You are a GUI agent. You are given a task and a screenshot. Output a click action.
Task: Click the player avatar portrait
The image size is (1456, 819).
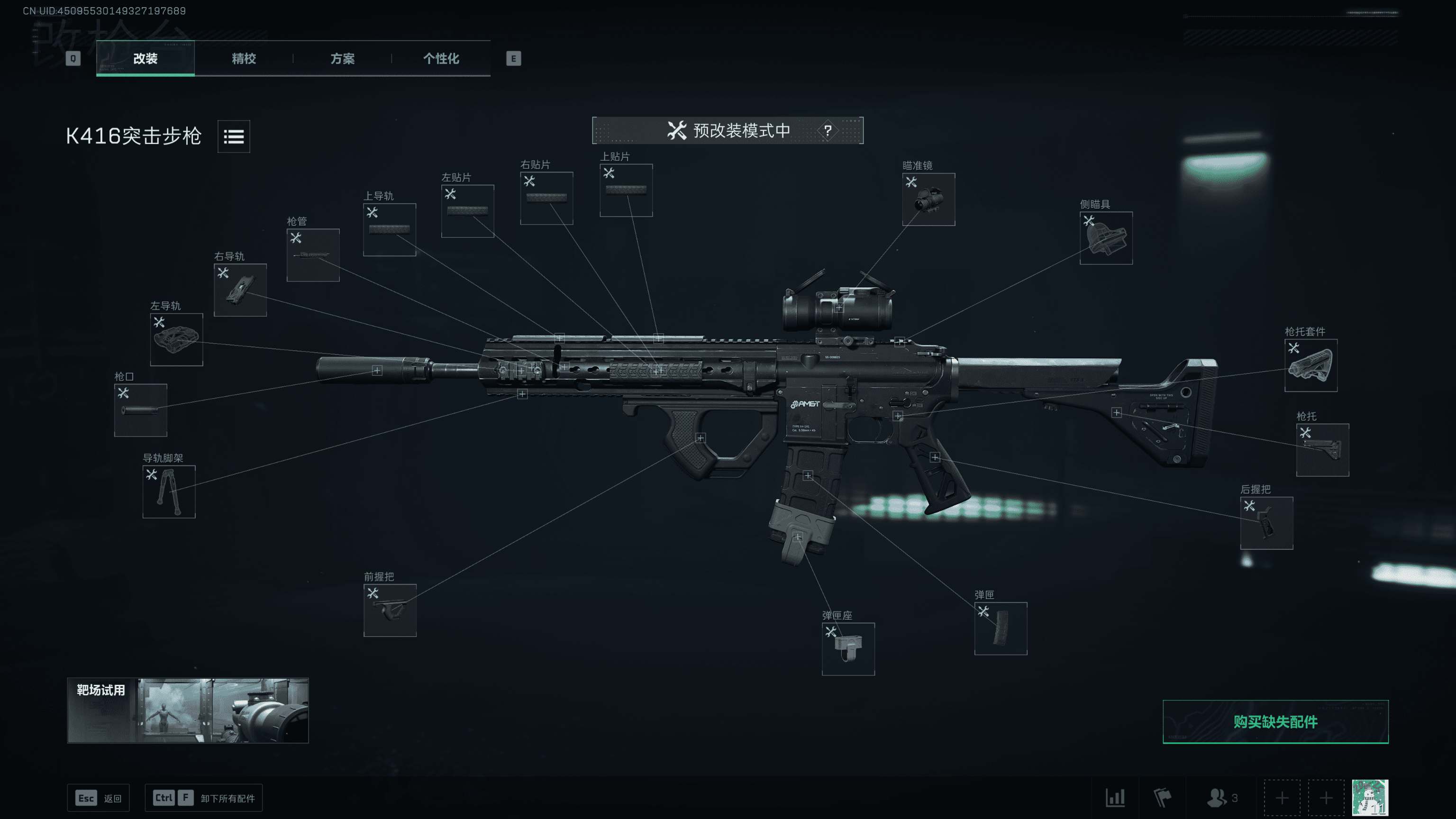(1370, 798)
